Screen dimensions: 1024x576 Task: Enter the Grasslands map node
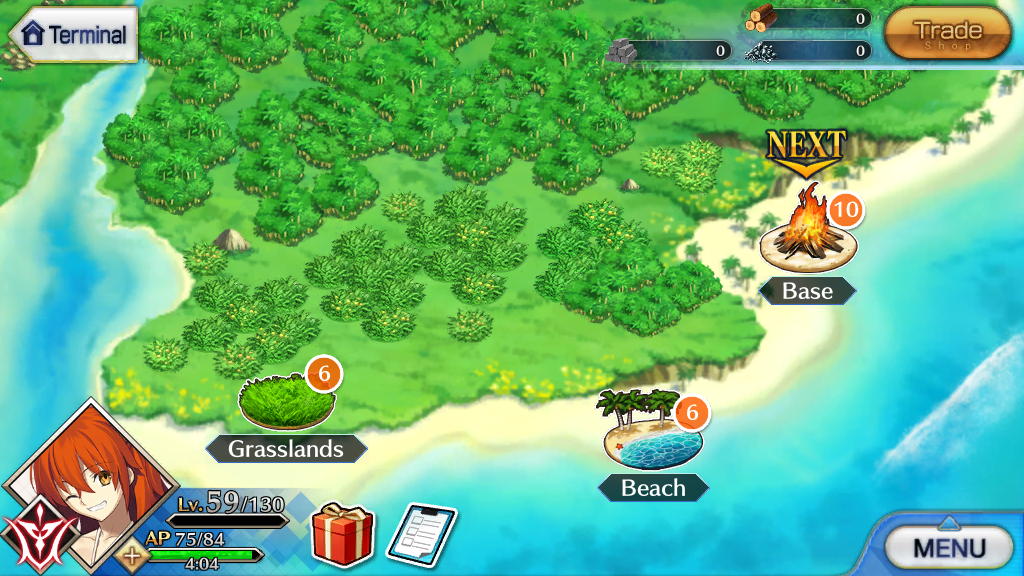(x=287, y=402)
